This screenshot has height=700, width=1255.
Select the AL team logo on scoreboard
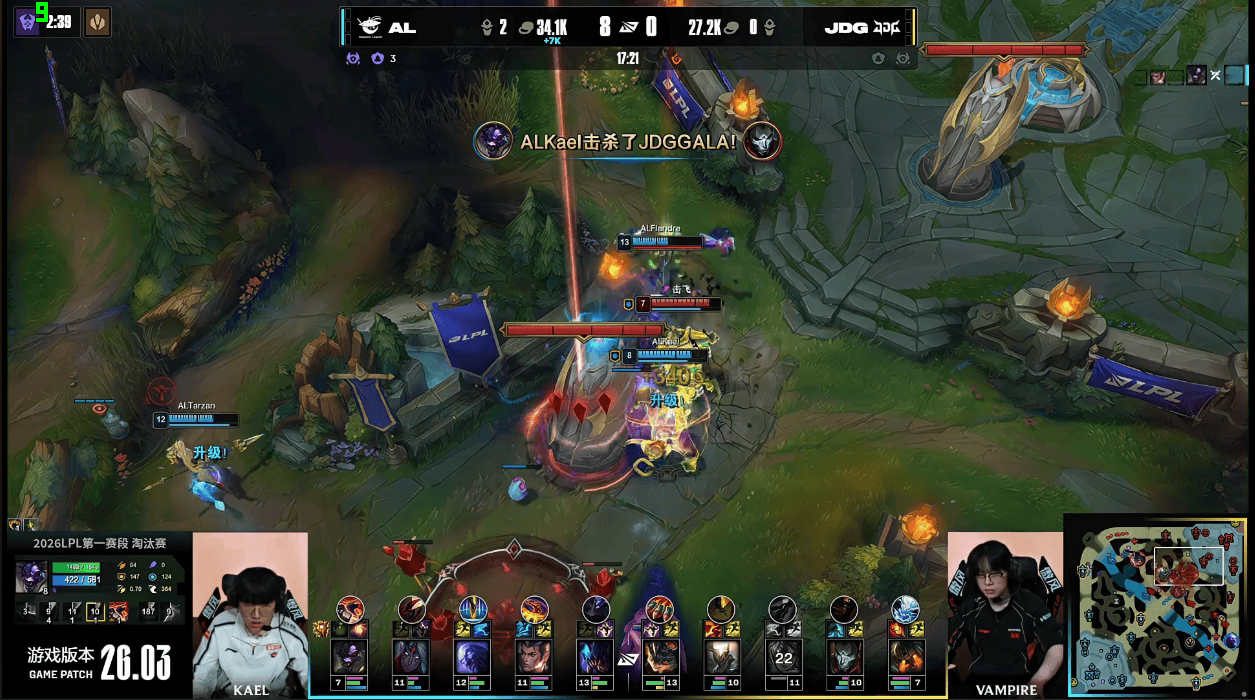[368, 27]
